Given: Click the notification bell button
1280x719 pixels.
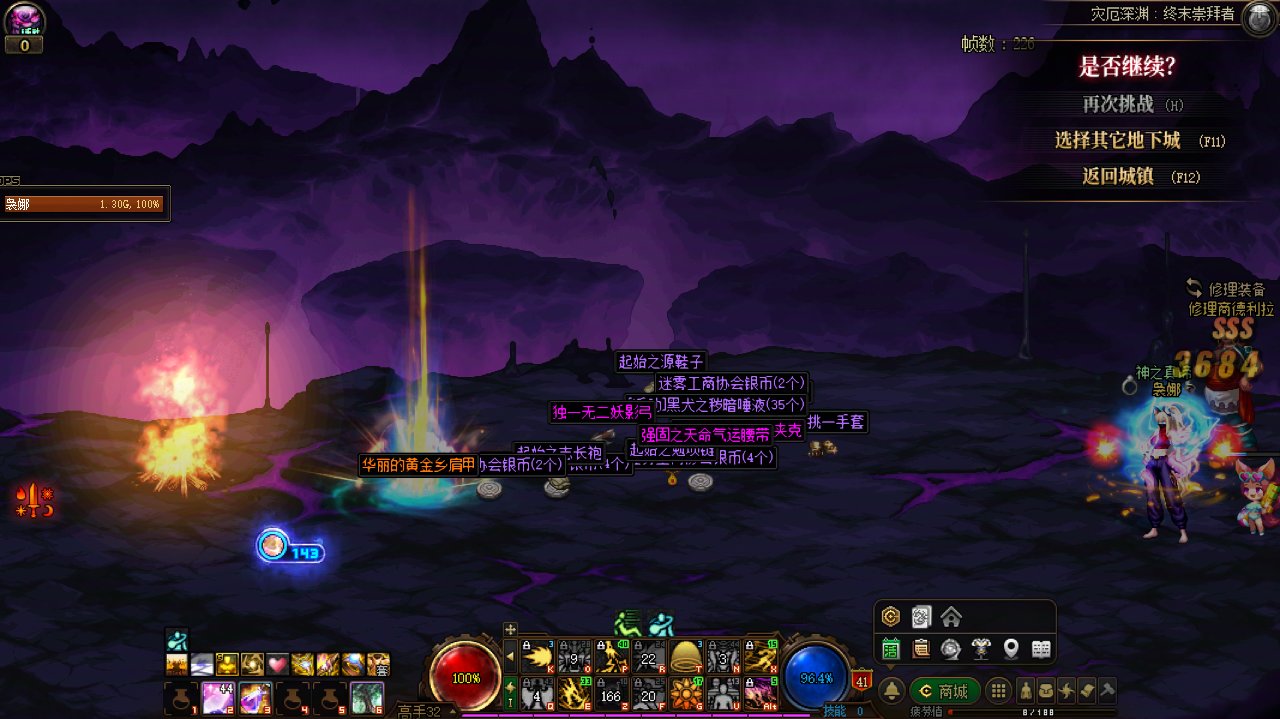Looking at the screenshot, I should click(x=891, y=691).
